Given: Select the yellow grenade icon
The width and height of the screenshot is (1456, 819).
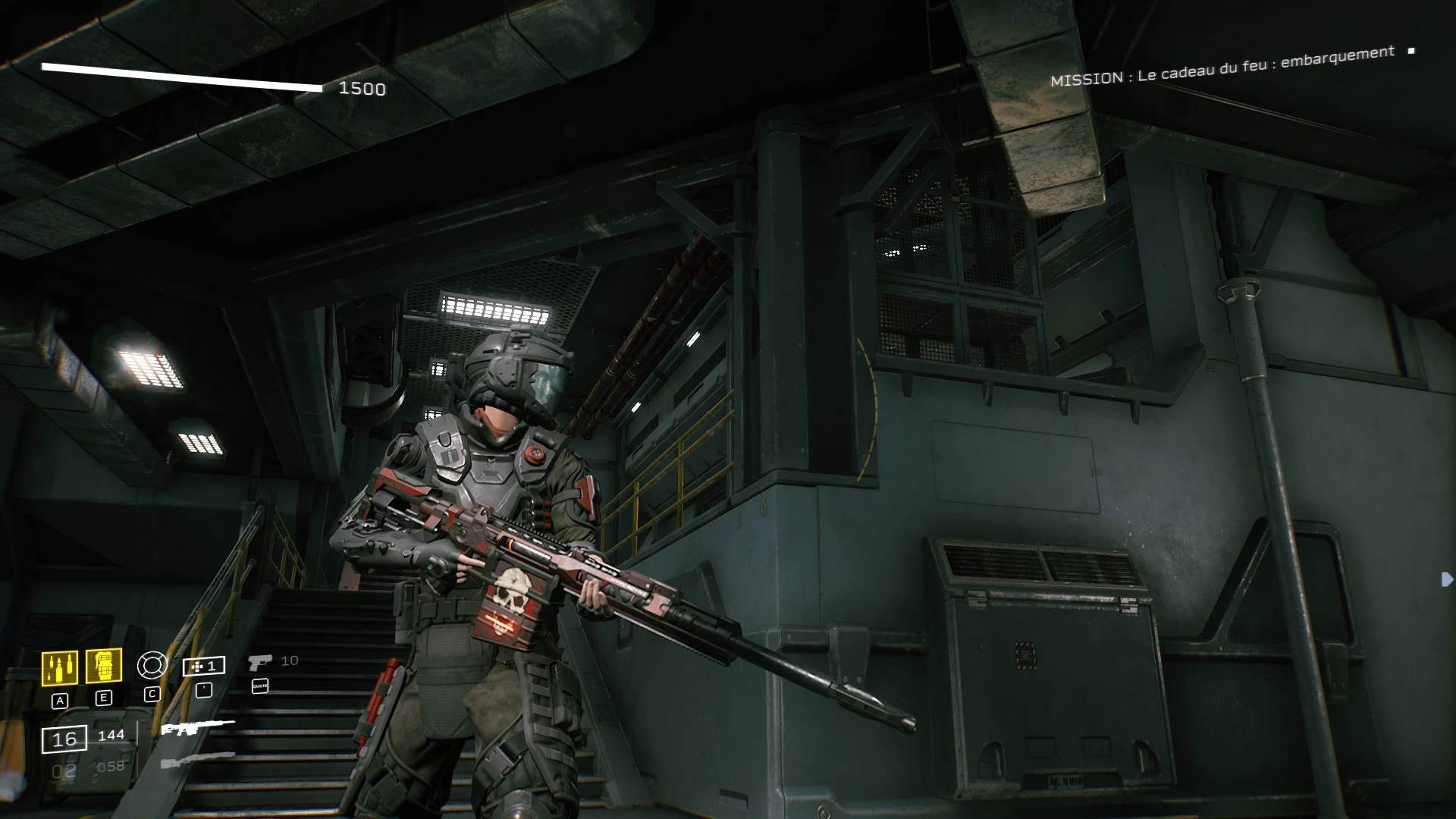Looking at the screenshot, I should point(104,666).
